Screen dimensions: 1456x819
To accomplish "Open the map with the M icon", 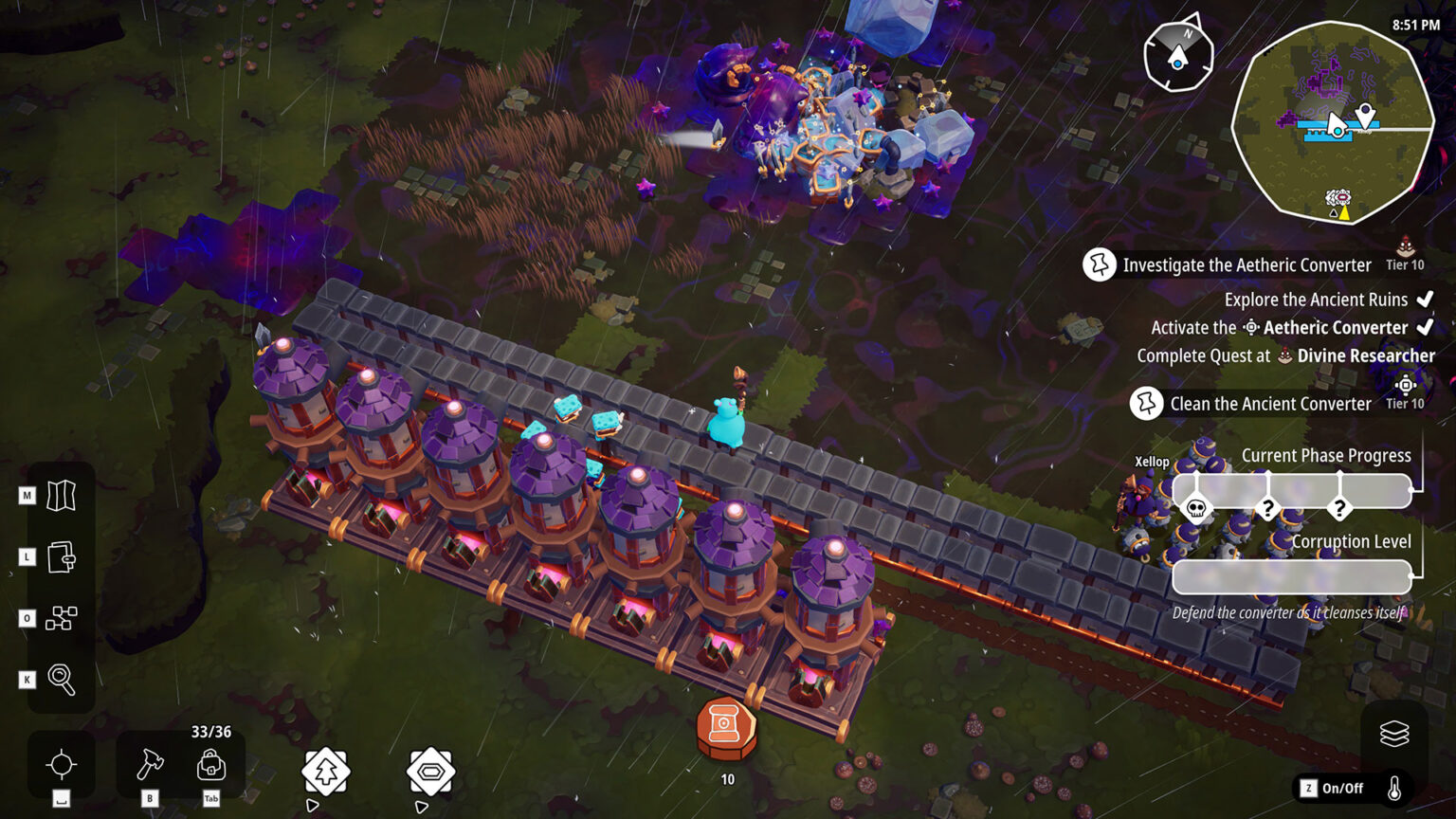I will point(60,494).
